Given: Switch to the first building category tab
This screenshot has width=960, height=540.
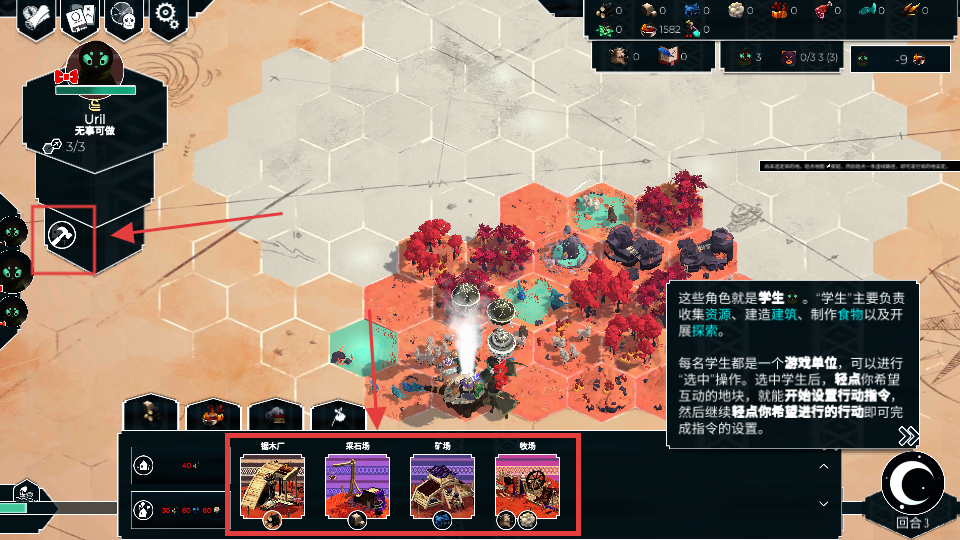Looking at the screenshot, I should coord(150,413).
